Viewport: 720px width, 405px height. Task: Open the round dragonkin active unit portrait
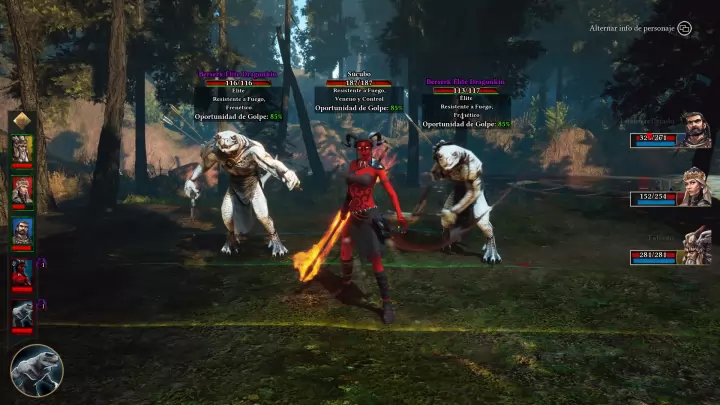[x=36, y=370]
